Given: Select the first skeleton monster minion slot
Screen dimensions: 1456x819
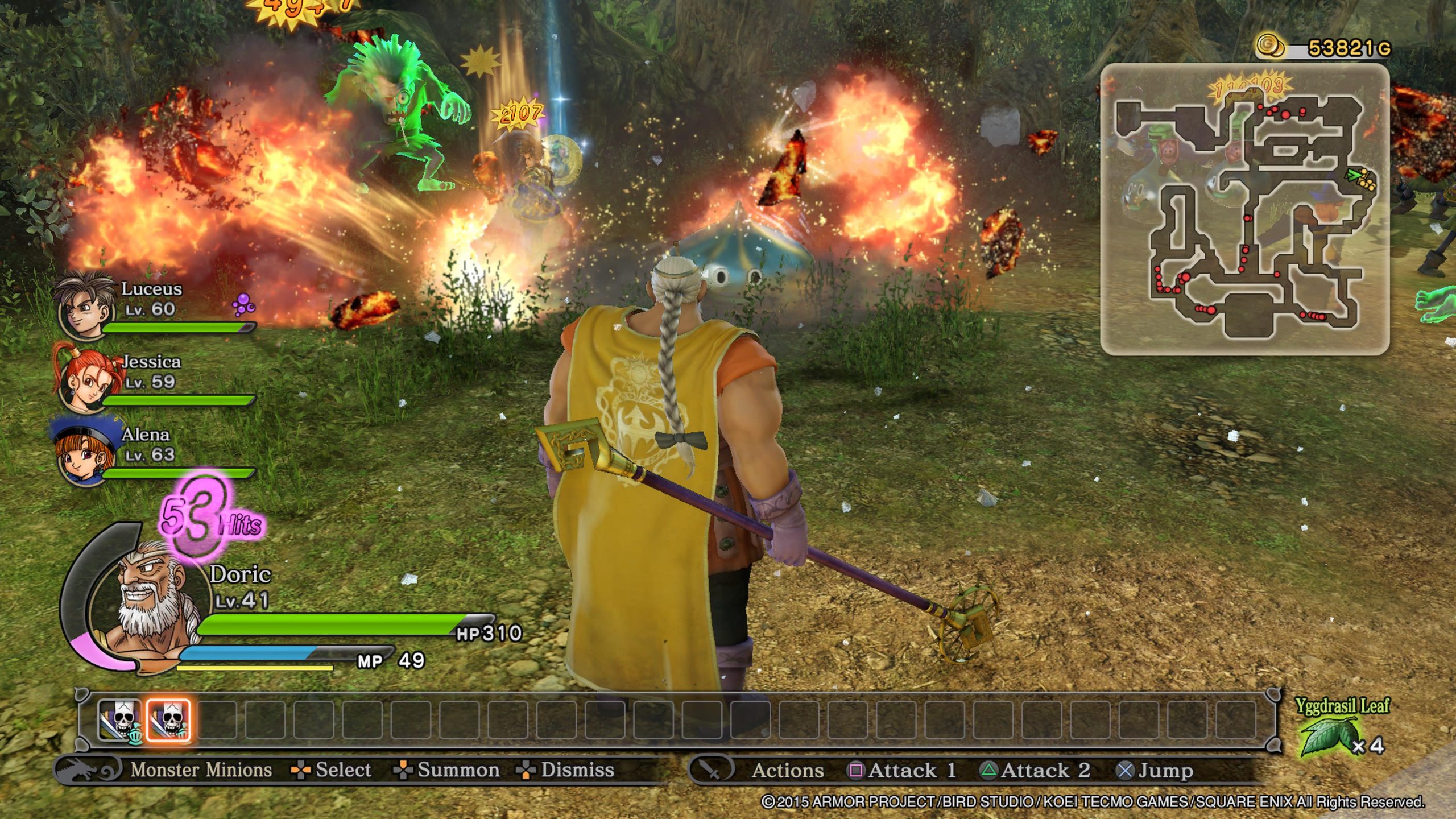Looking at the screenshot, I should (120, 721).
